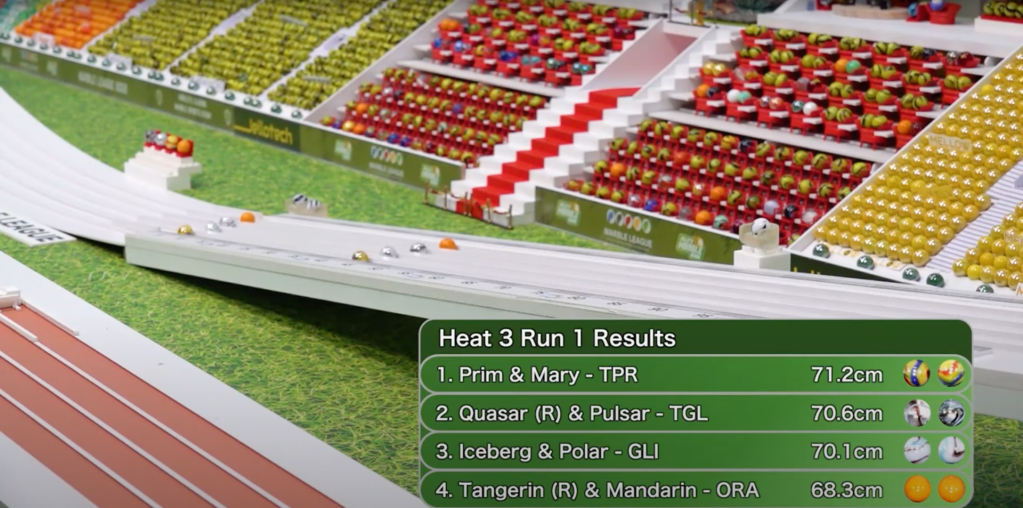Choose the Iceberg & Polar GLI result row
The width and height of the screenshot is (1023, 508).
[694, 451]
